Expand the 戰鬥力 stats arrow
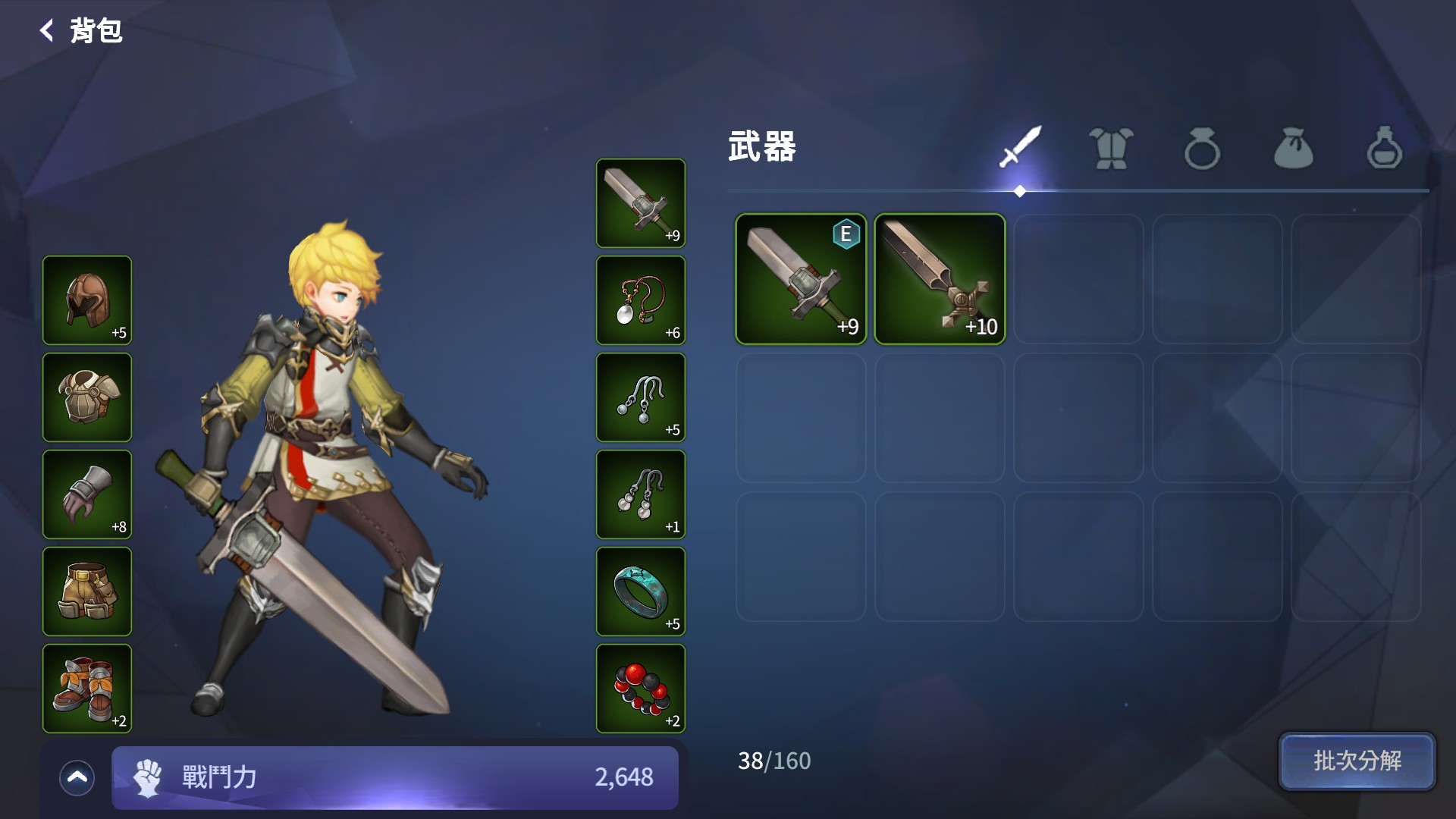The height and width of the screenshot is (819, 1456). click(x=77, y=777)
